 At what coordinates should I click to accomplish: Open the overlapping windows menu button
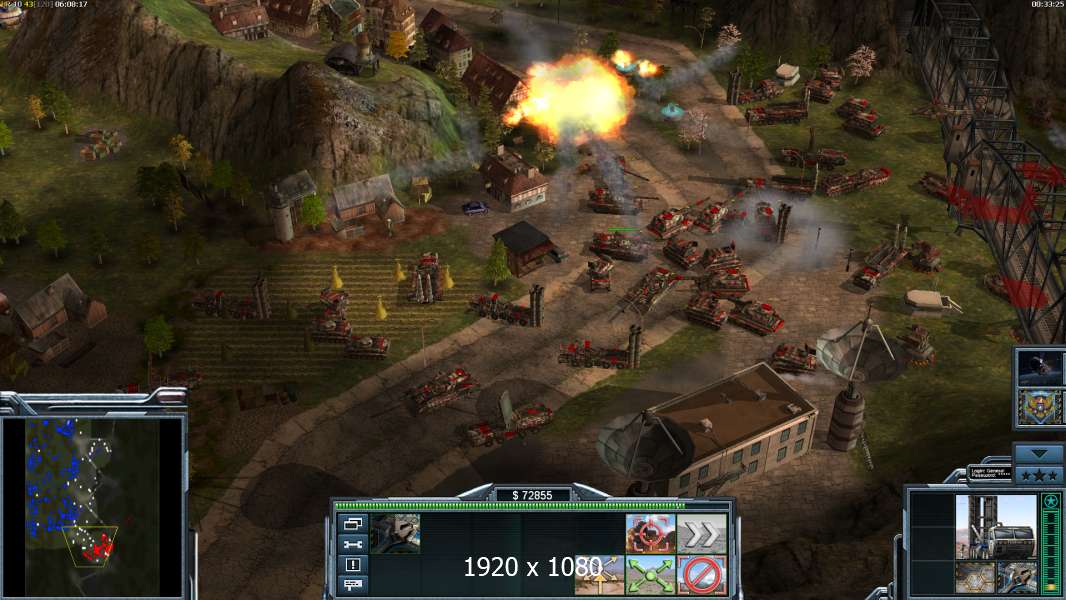tap(353, 524)
